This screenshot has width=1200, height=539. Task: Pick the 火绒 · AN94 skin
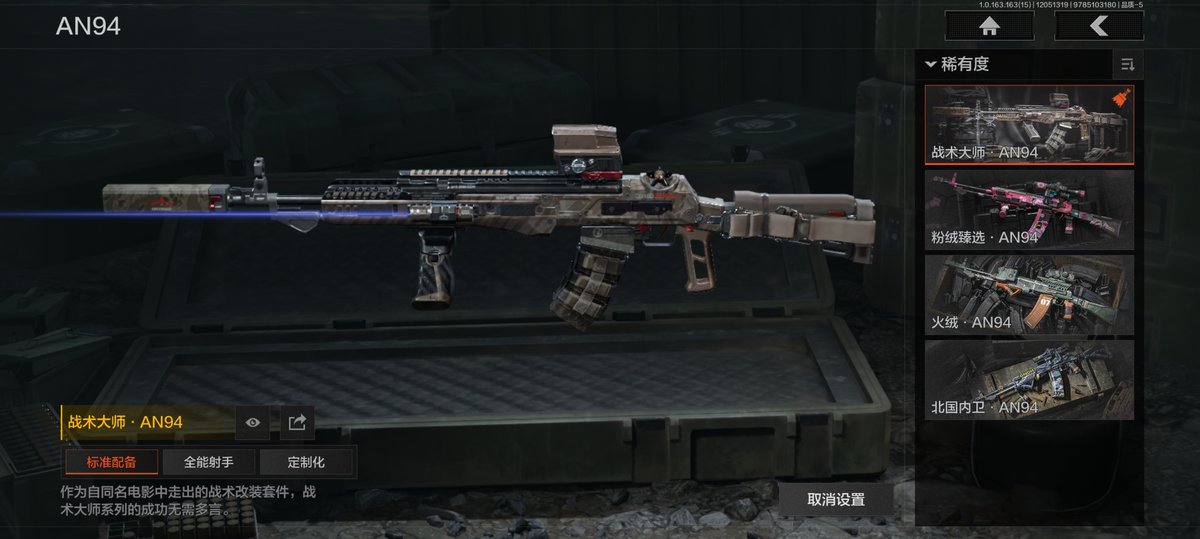pos(1029,294)
